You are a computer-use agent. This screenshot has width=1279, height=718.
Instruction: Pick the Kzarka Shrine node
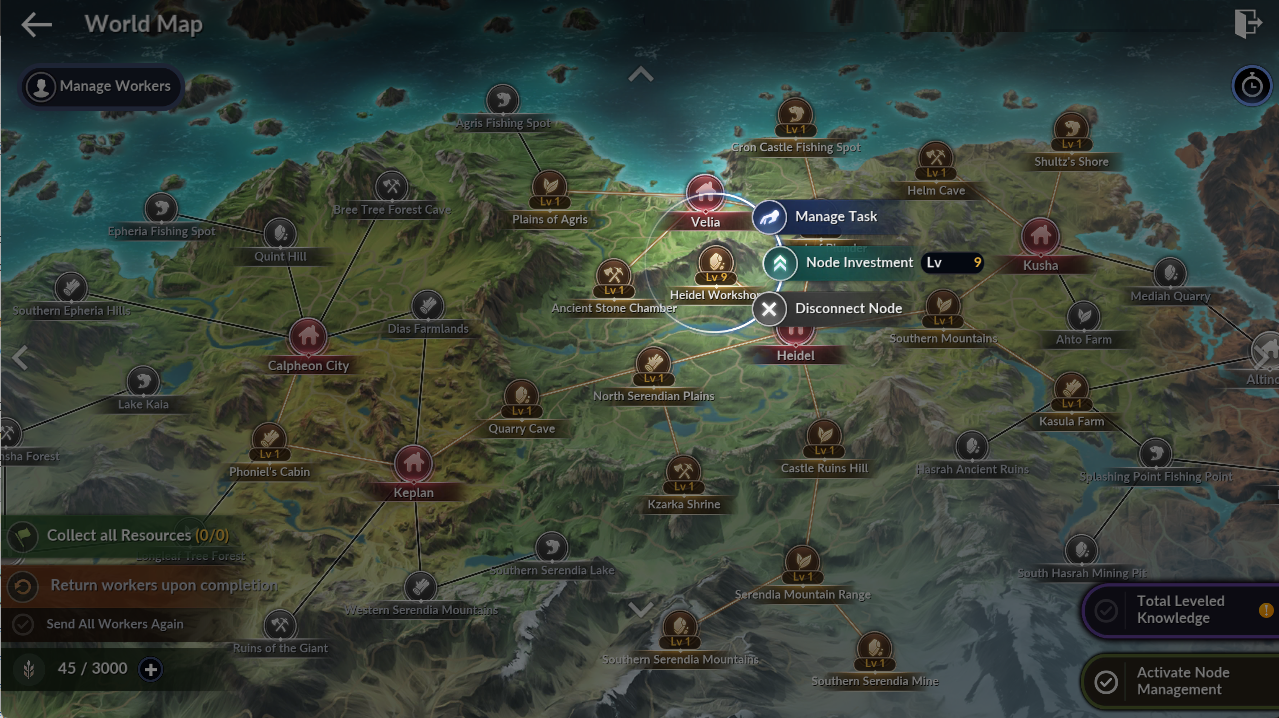(683, 474)
